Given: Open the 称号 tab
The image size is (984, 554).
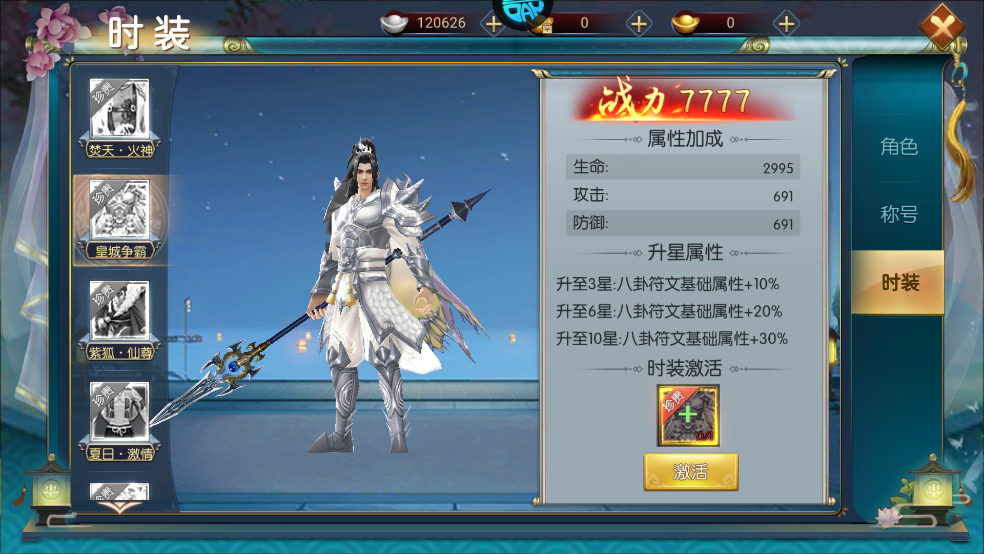Looking at the screenshot, I should [x=898, y=215].
